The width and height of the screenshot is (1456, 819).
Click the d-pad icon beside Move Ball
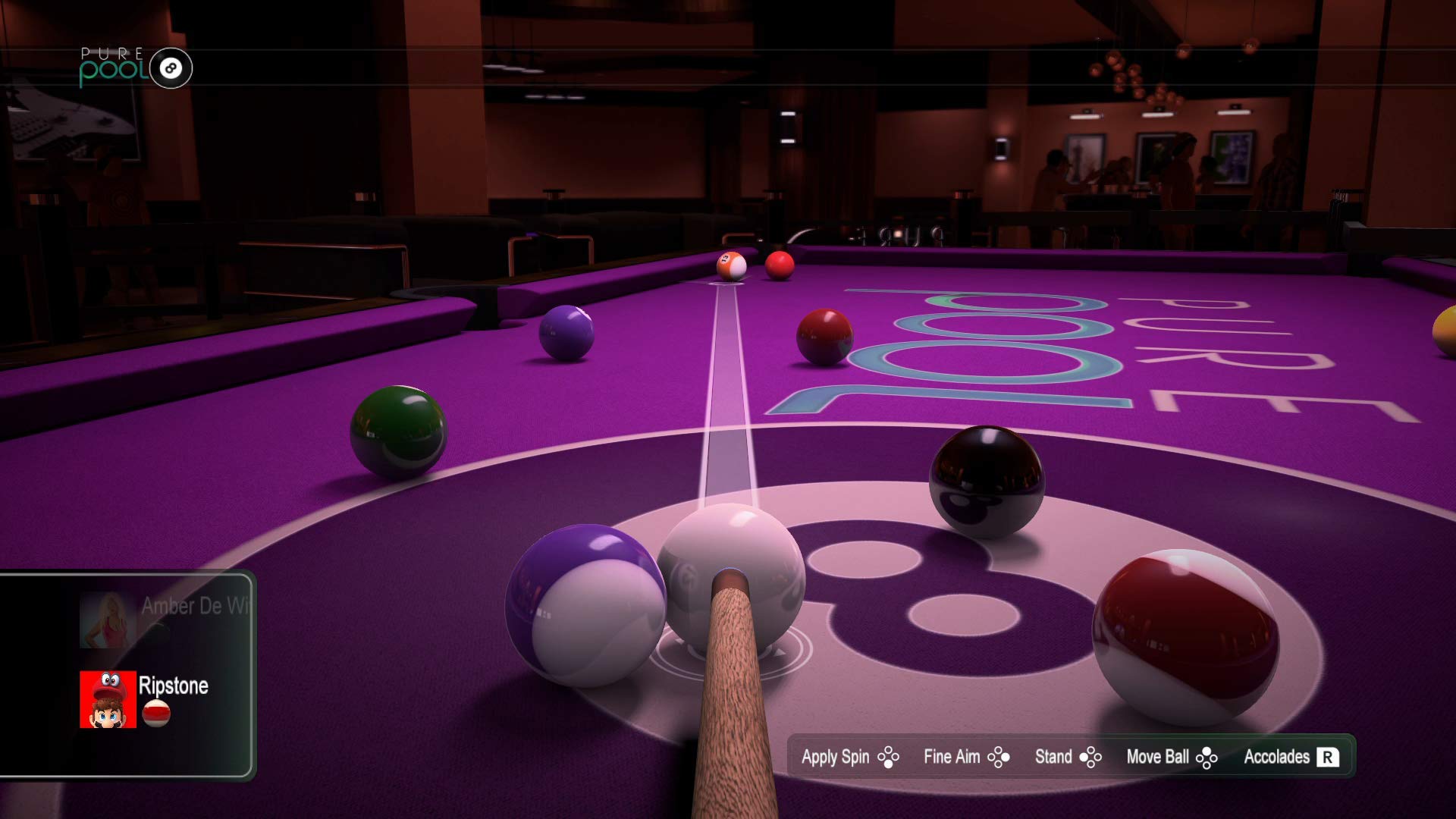(1207, 757)
